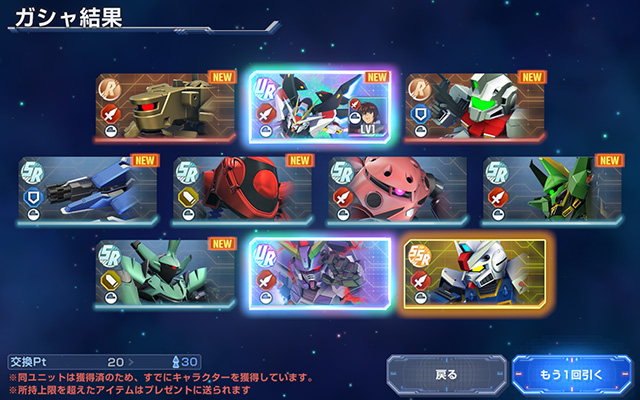Select the green and yellow SR card

pos(552,189)
